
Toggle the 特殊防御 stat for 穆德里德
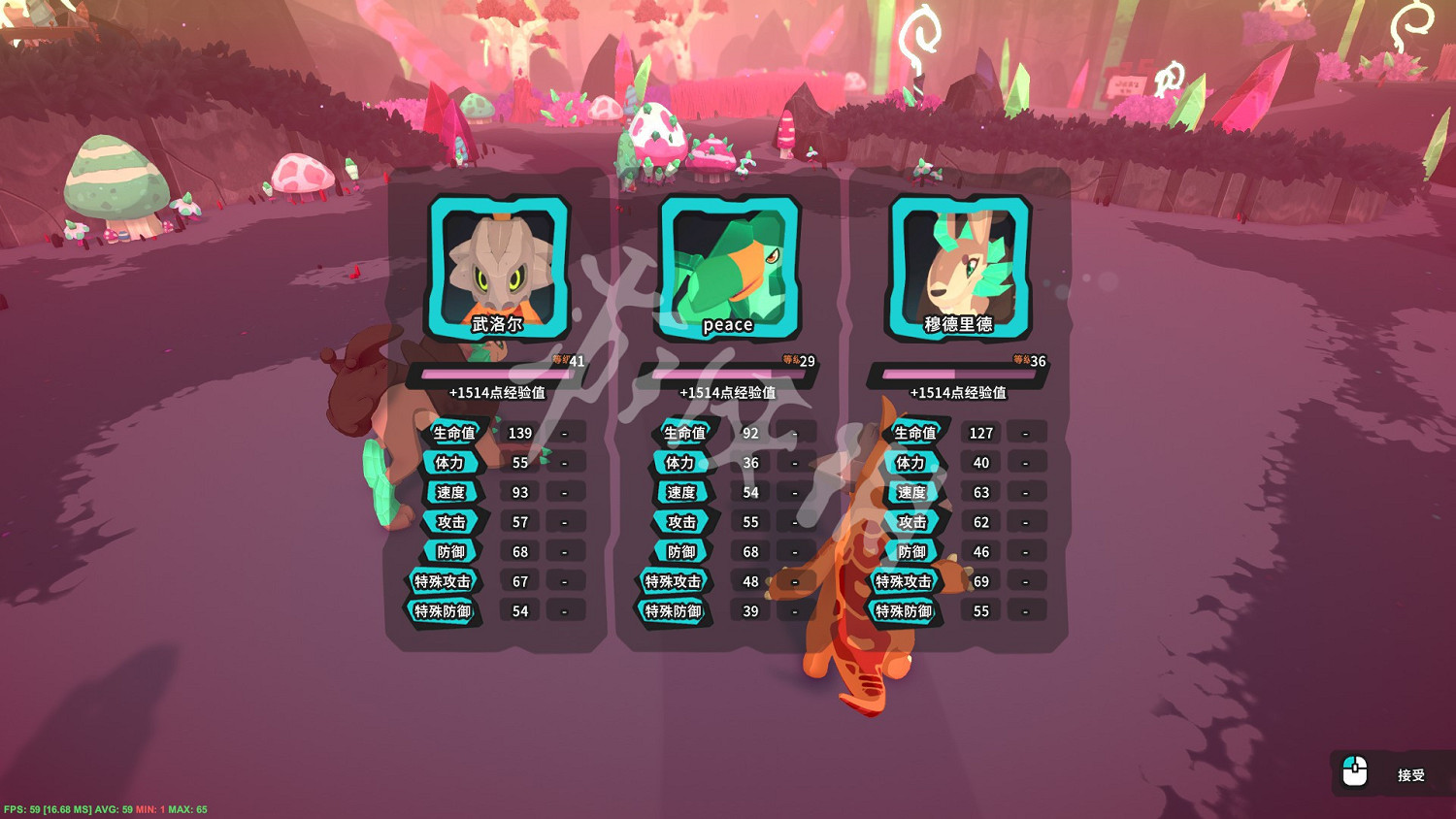coord(903,612)
